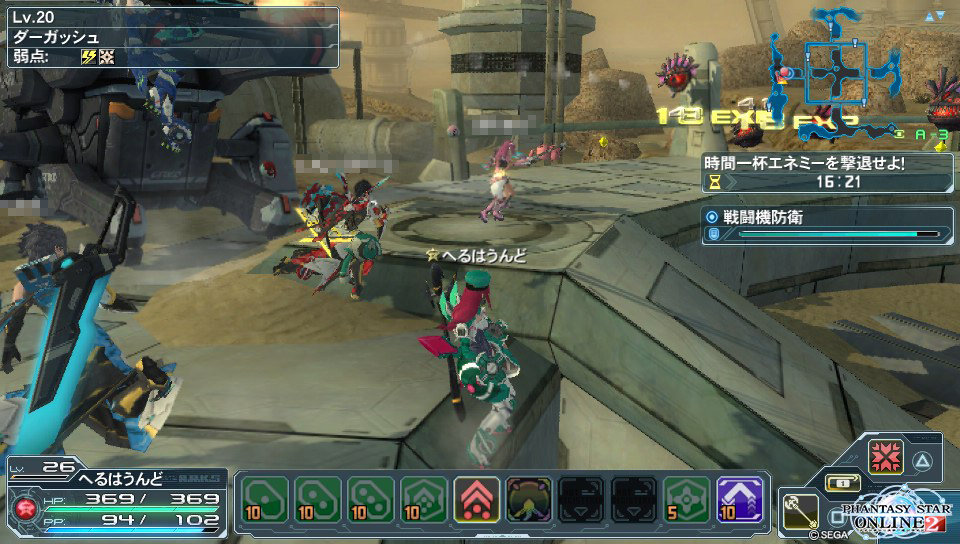Image resolution: width=960 pixels, height=544 pixels.
Task: Select the ダーガッシュ target info panel
Action: click(x=170, y=36)
